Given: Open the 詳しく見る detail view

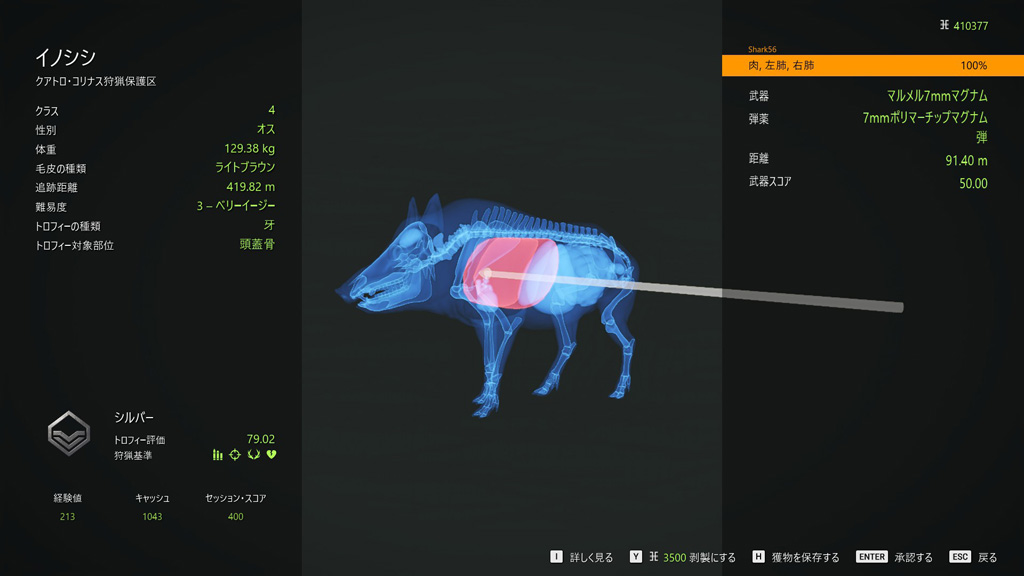Looking at the screenshot, I should pyautogui.click(x=582, y=557).
